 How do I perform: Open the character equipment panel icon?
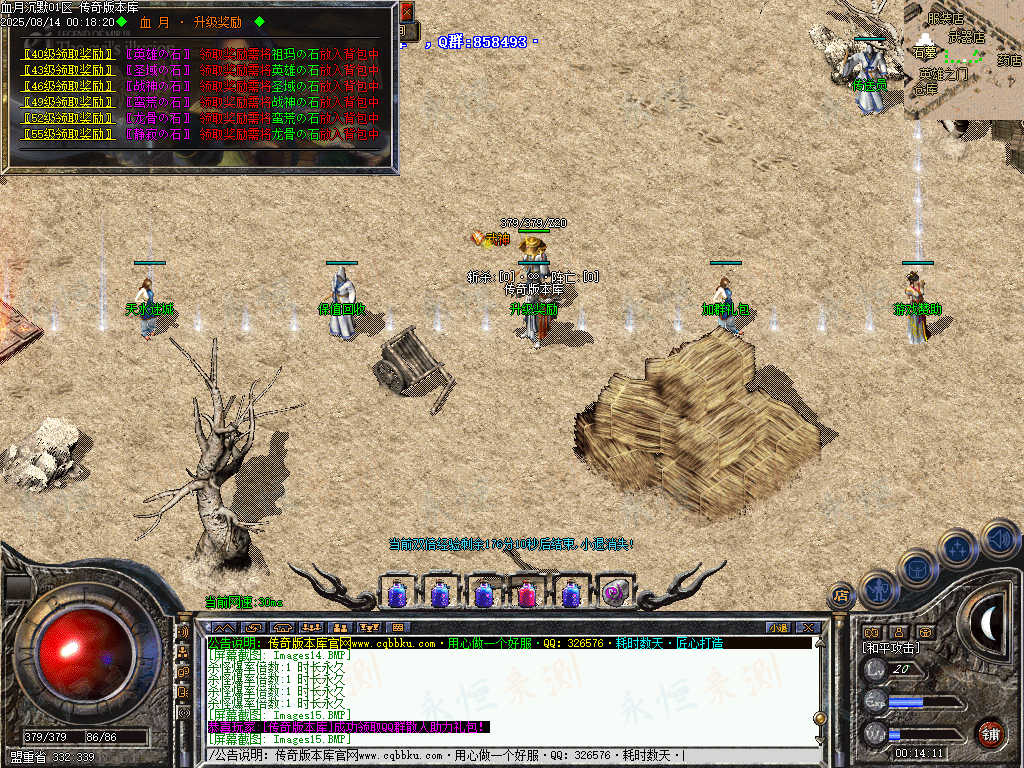click(x=877, y=590)
